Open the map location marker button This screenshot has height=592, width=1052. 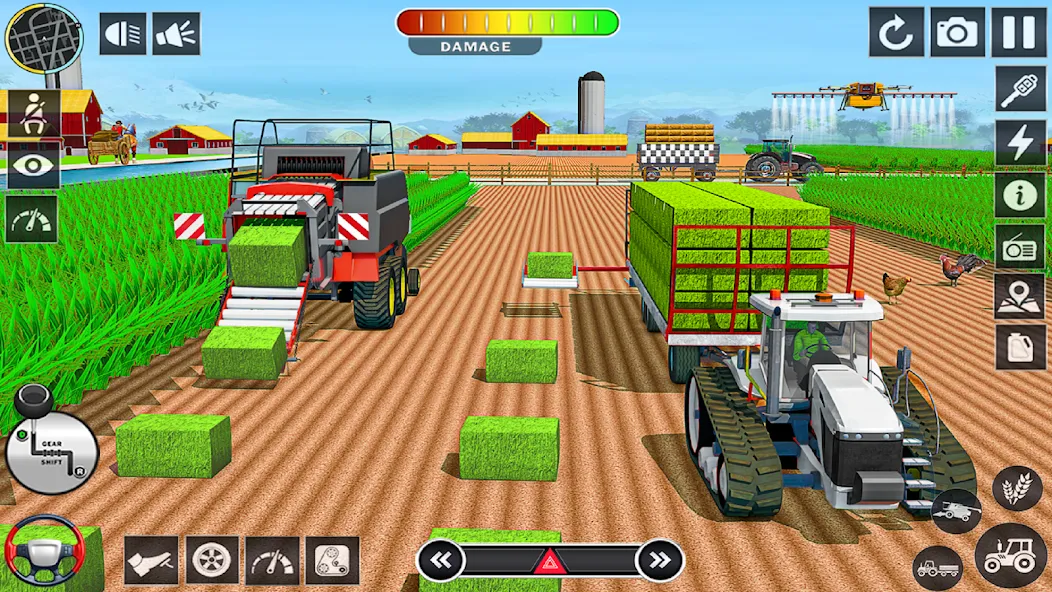pos(1020,296)
